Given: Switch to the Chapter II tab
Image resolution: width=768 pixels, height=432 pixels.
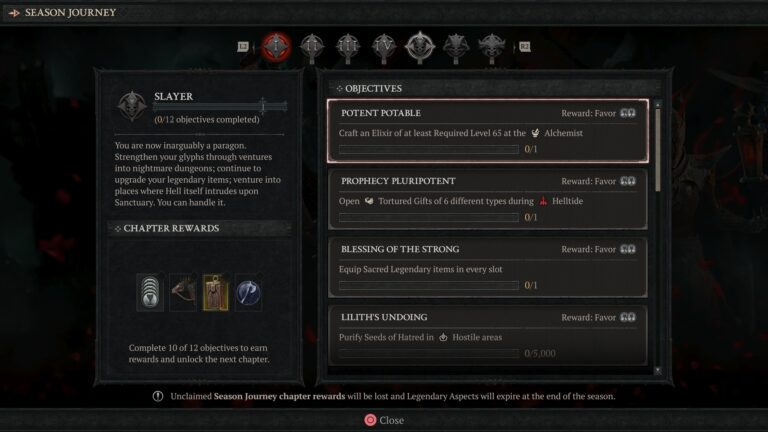Looking at the screenshot, I should [313, 45].
